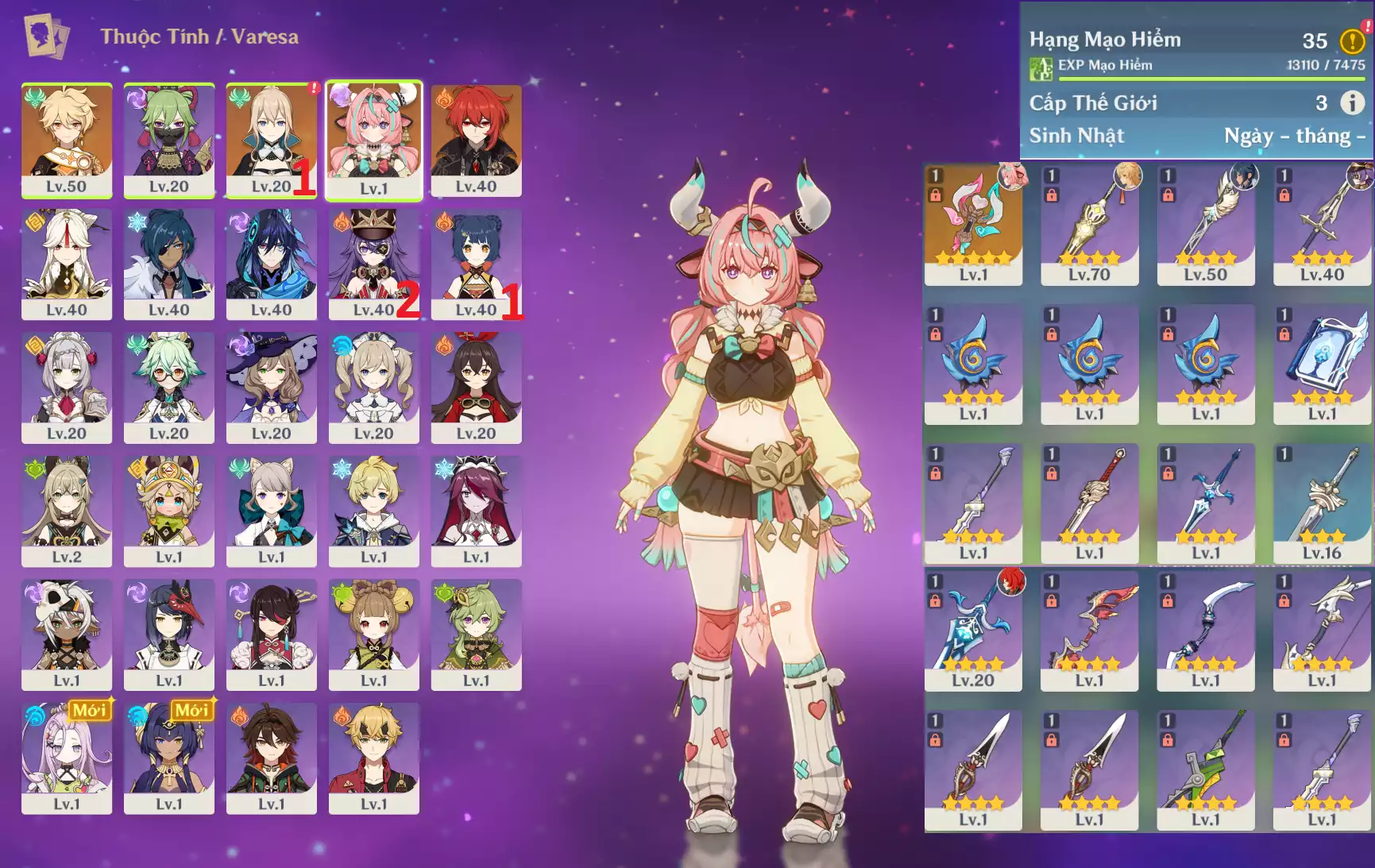The width and height of the screenshot is (1375, 868).
Task: Select Ningguang's Lv.40 portrait
Action: (67, 264)
